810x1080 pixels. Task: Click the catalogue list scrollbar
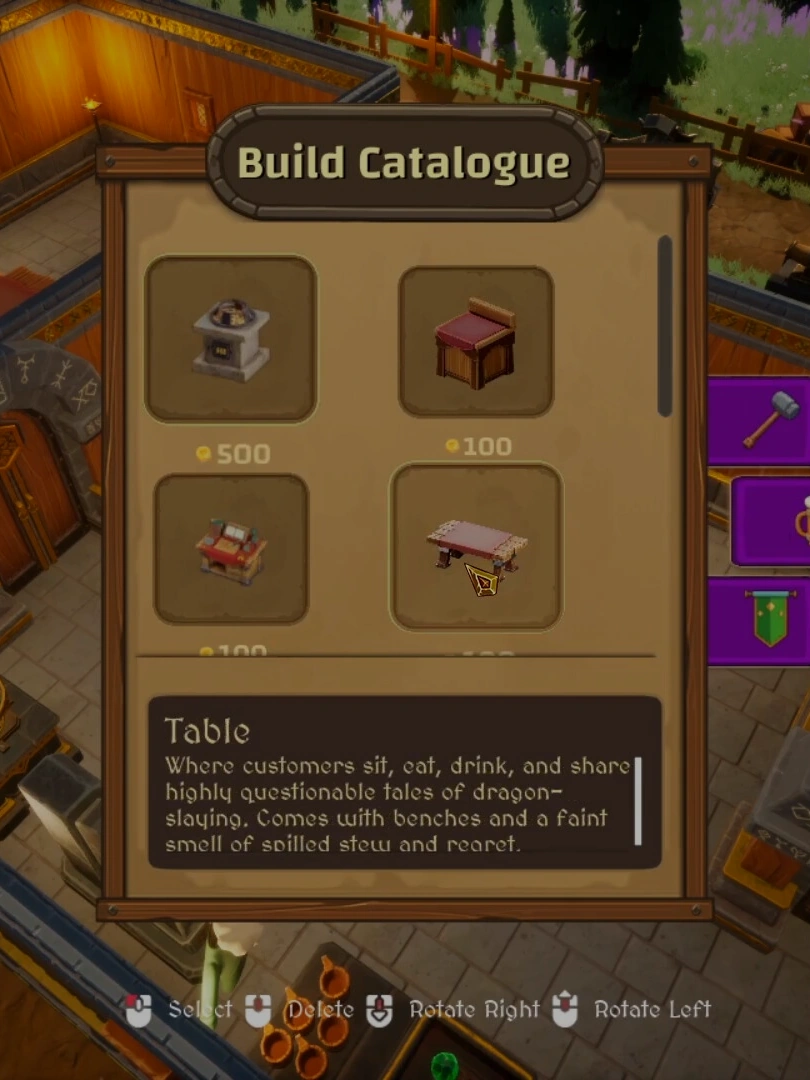pyautogui.click(x=664, y=326)
